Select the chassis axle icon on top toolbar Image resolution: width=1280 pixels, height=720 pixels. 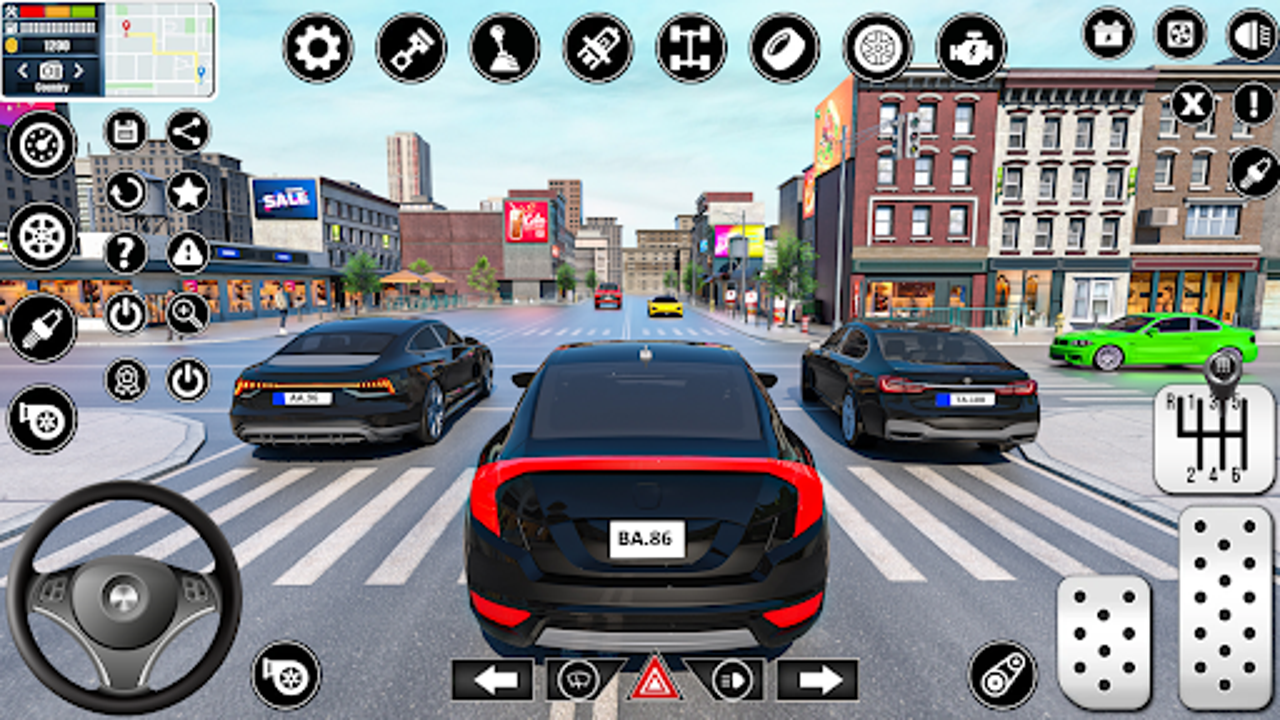point(689,45)
